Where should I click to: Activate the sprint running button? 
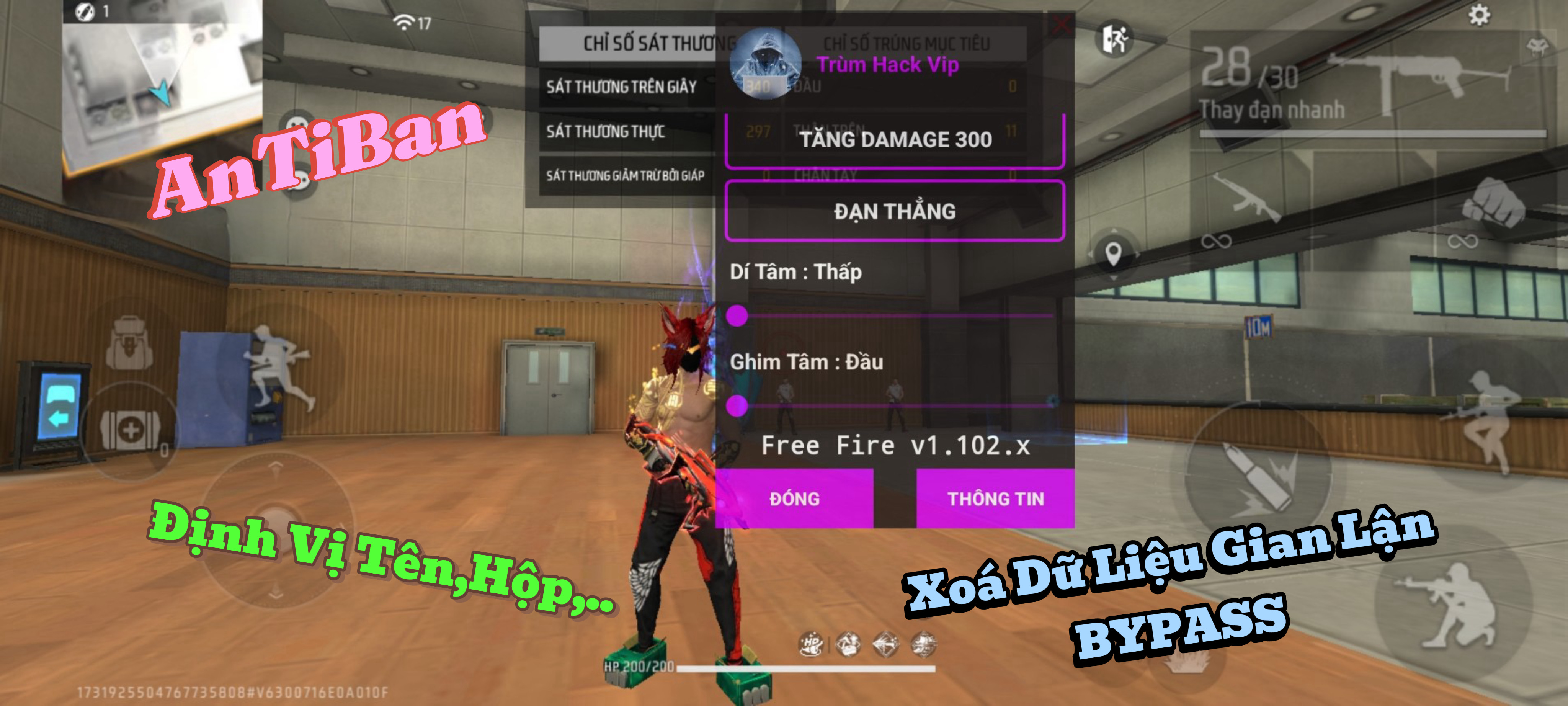[x=277, y=371]
